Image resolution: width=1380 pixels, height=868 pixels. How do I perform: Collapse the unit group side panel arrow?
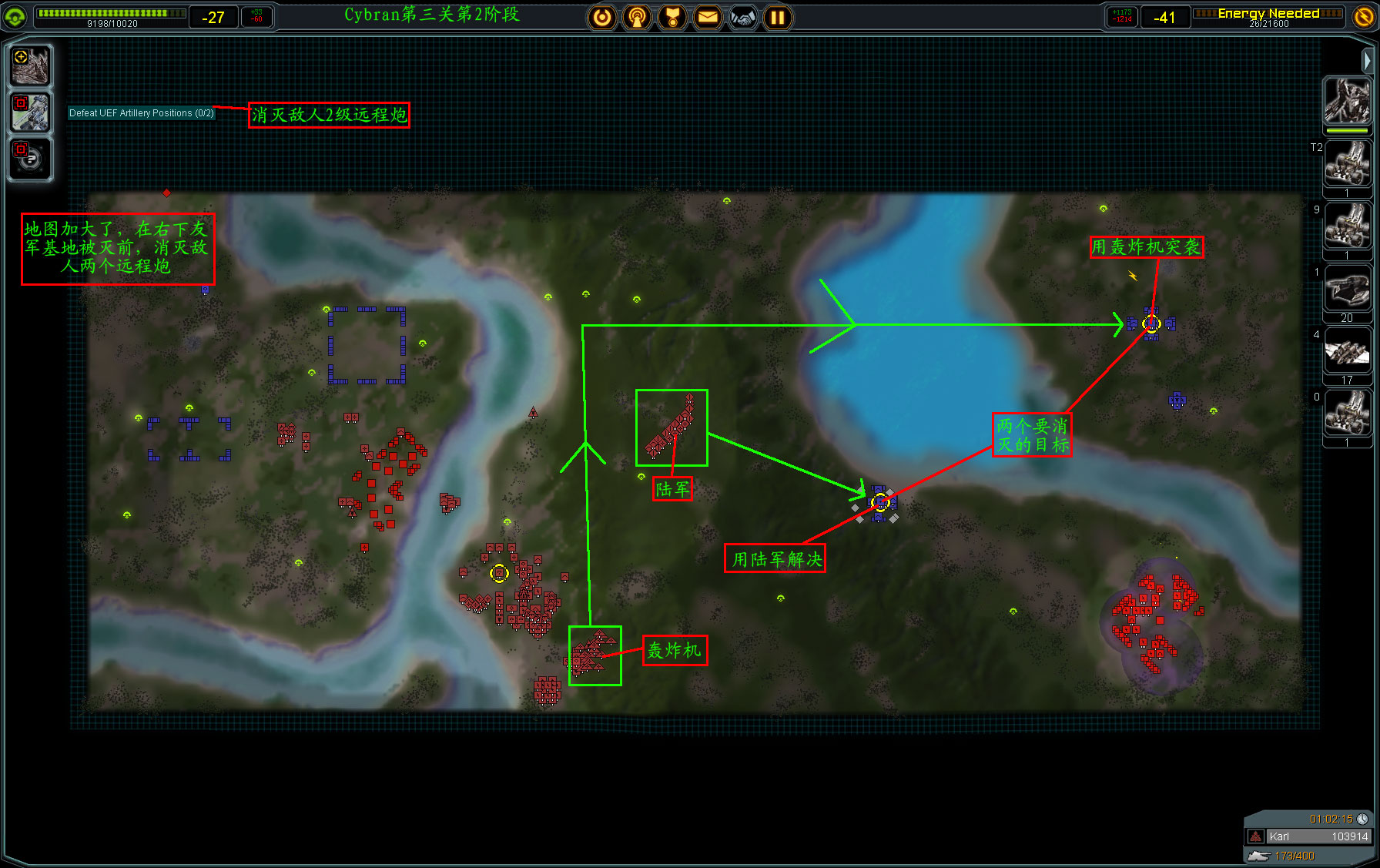pos(1367,60)
